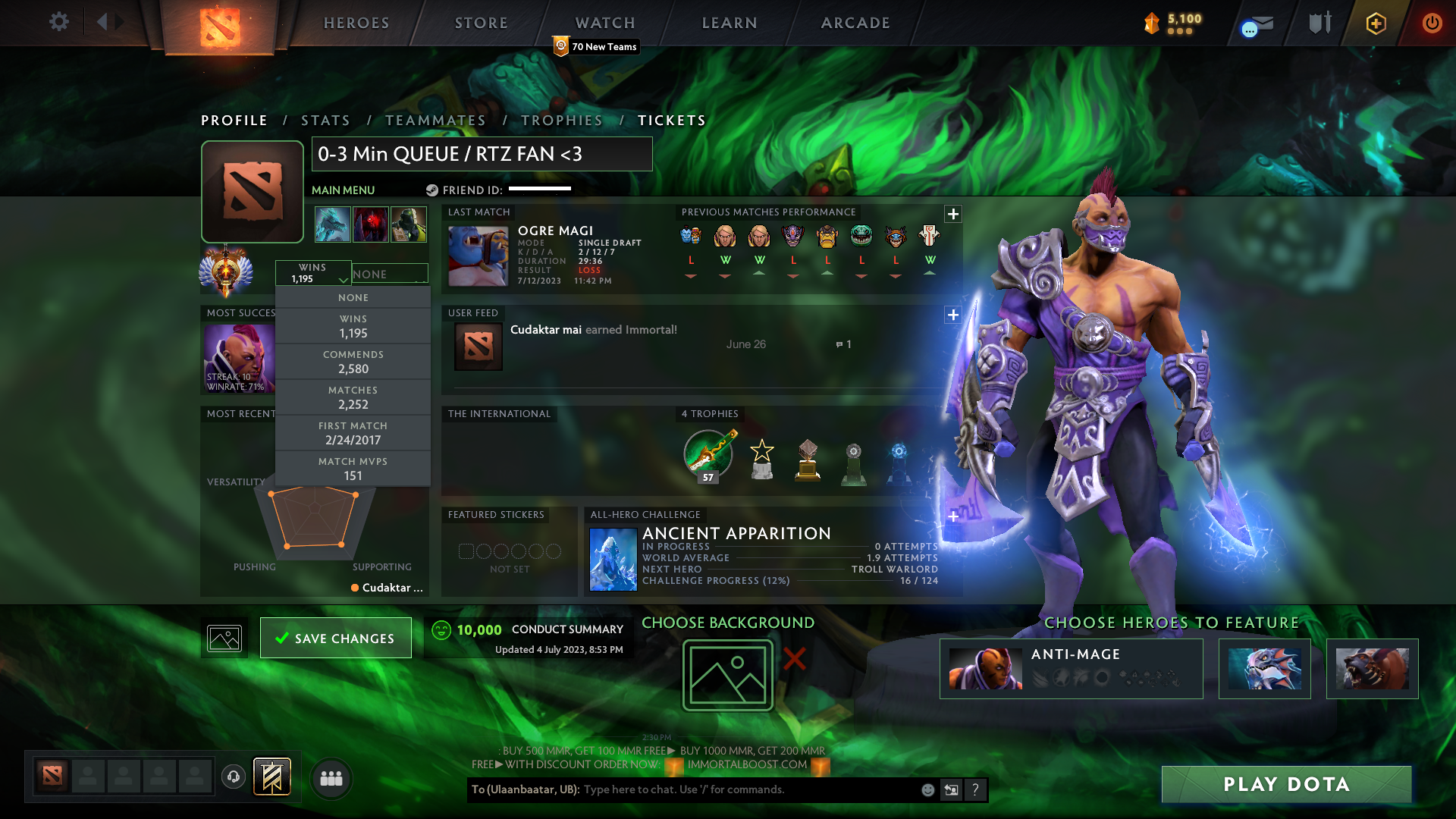Screen dimensions: 1456x819
Task: Toggle expanded User Feed with plus button
Action: pyautogui.click(x=952, y=315)
